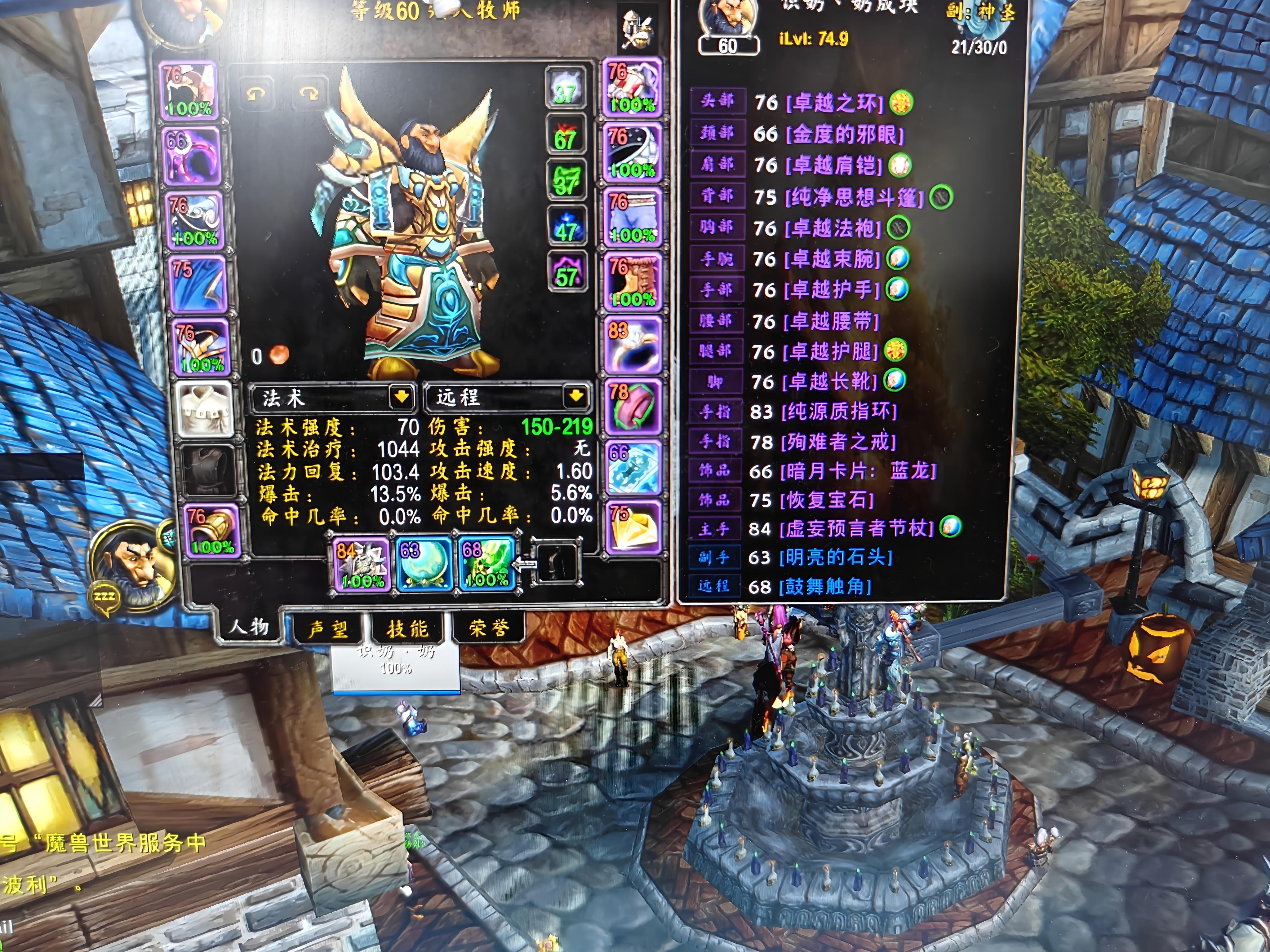Open the 远程 stats dropdown
Screen dimensions: 1270x952
tap(576, 395)
